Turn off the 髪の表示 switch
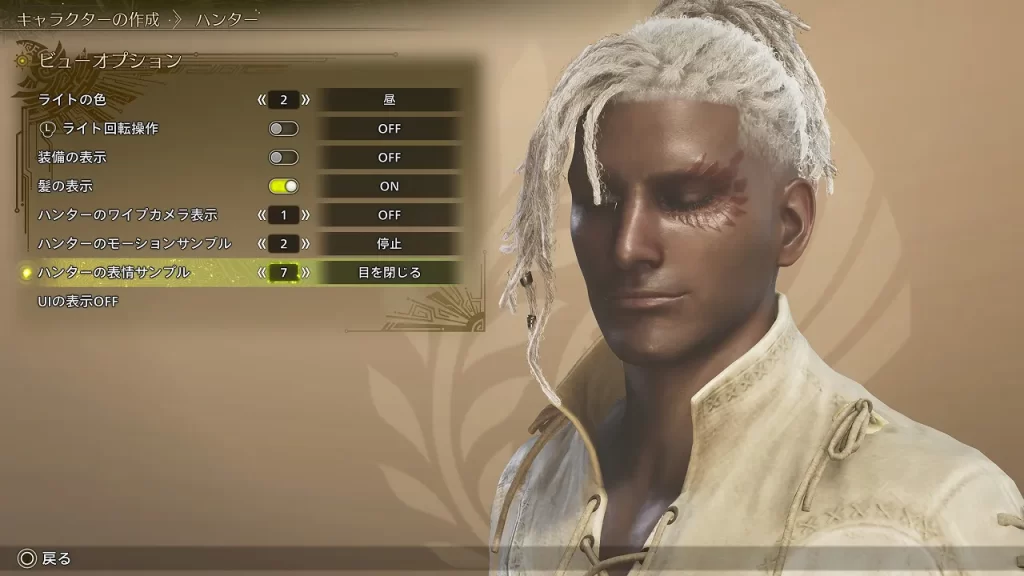Viewport: 1024px width, 576px height. click(x=284, y=186)
